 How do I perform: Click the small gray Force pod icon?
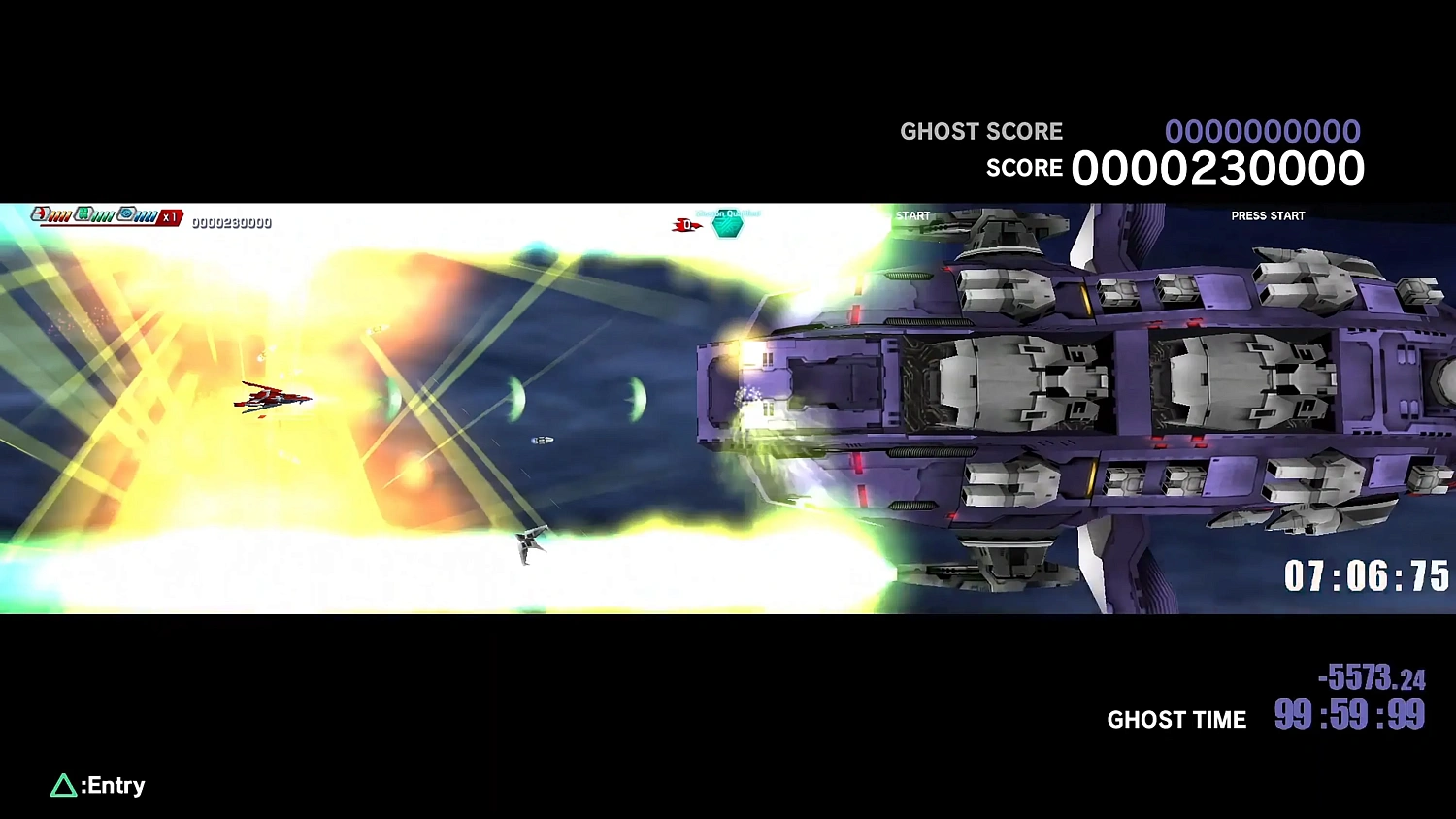click(x=544, y=440)
